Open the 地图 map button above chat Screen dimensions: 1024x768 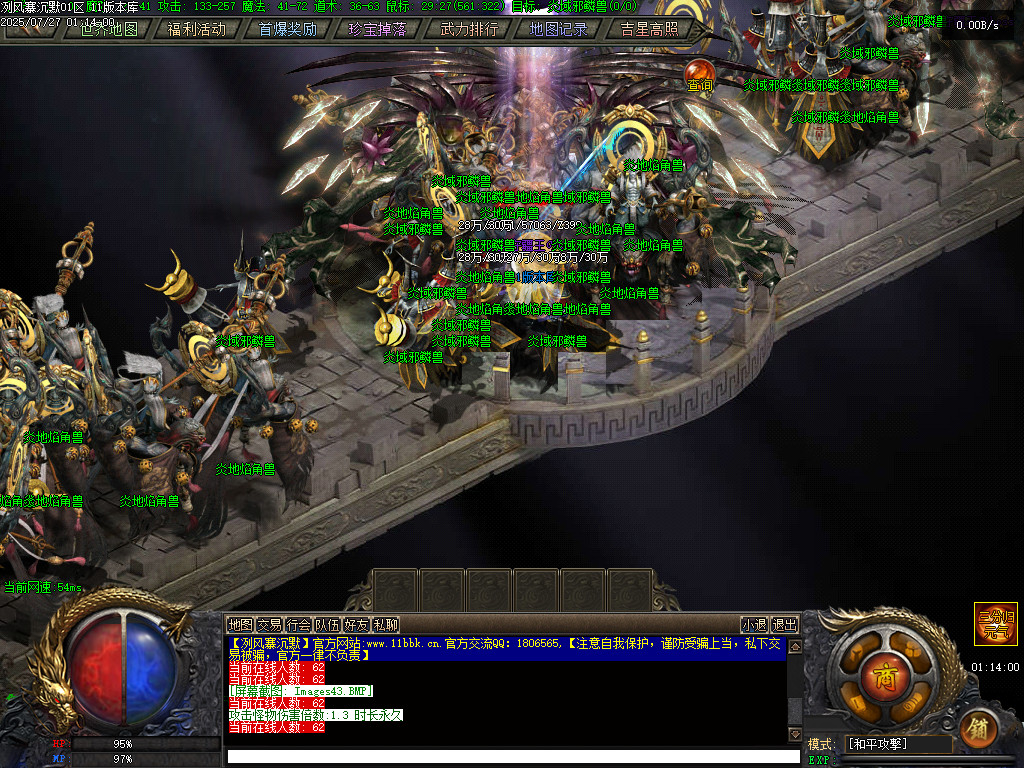tap(240, 625)
